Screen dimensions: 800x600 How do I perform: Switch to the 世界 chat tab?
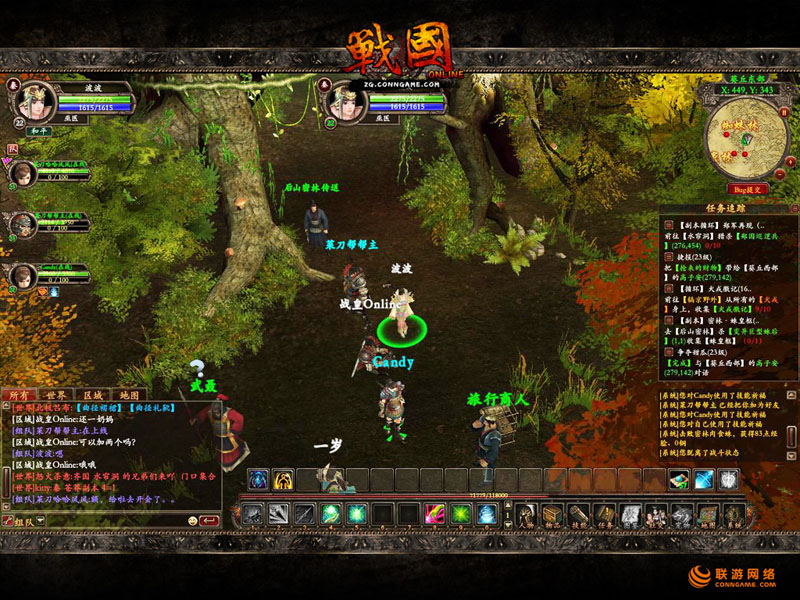coord(56,395)
